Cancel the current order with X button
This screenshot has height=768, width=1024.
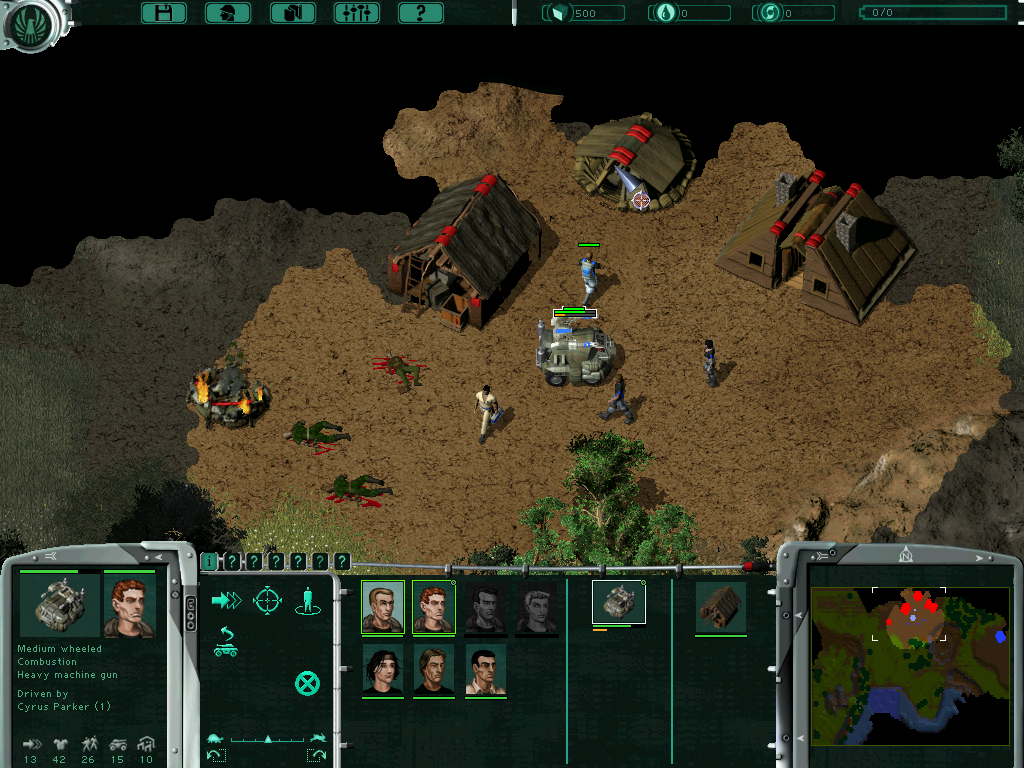(x=307, y=684)
